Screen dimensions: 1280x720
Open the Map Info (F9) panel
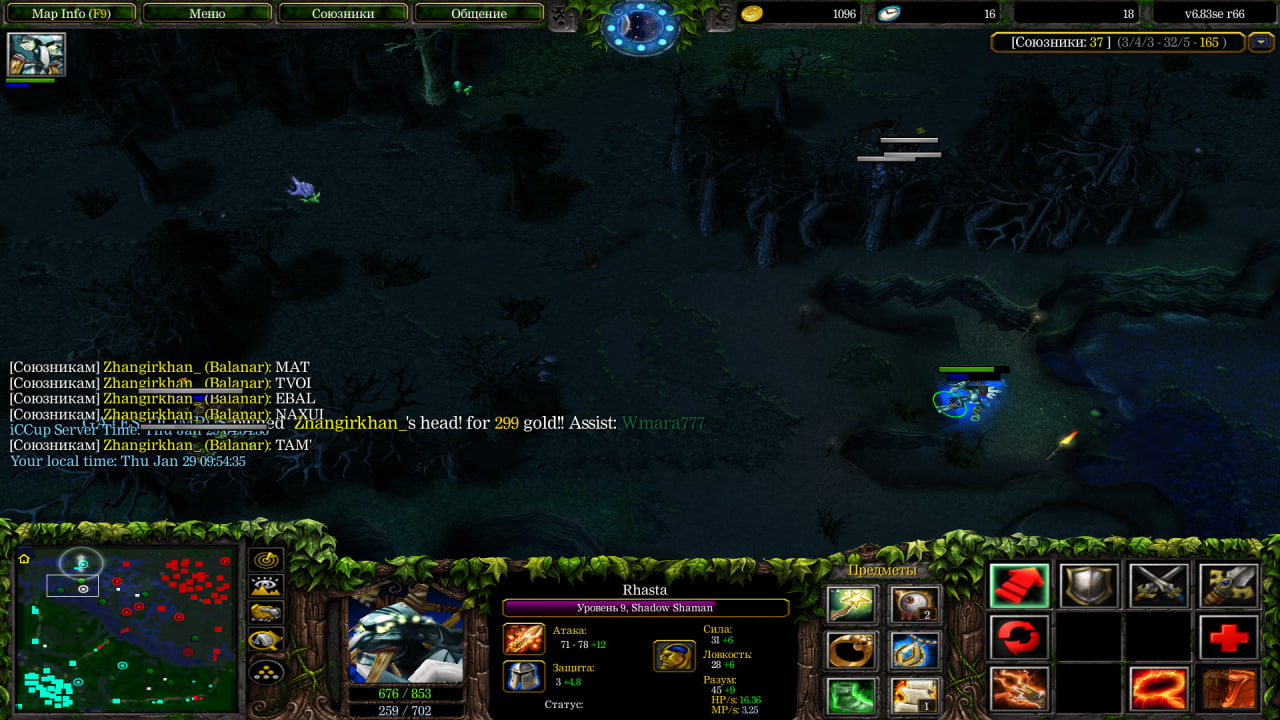(x=71, y=14)
